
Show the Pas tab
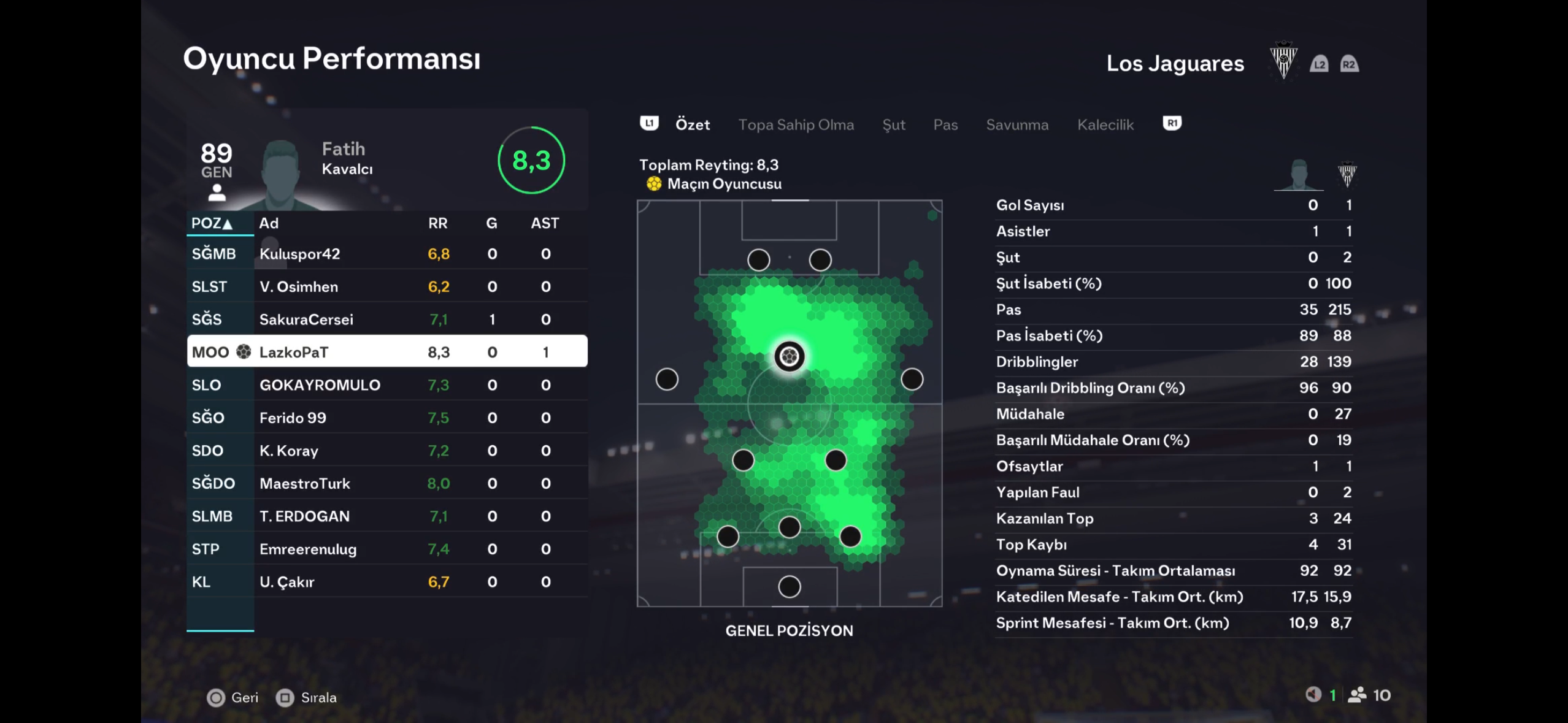[945, 124]
